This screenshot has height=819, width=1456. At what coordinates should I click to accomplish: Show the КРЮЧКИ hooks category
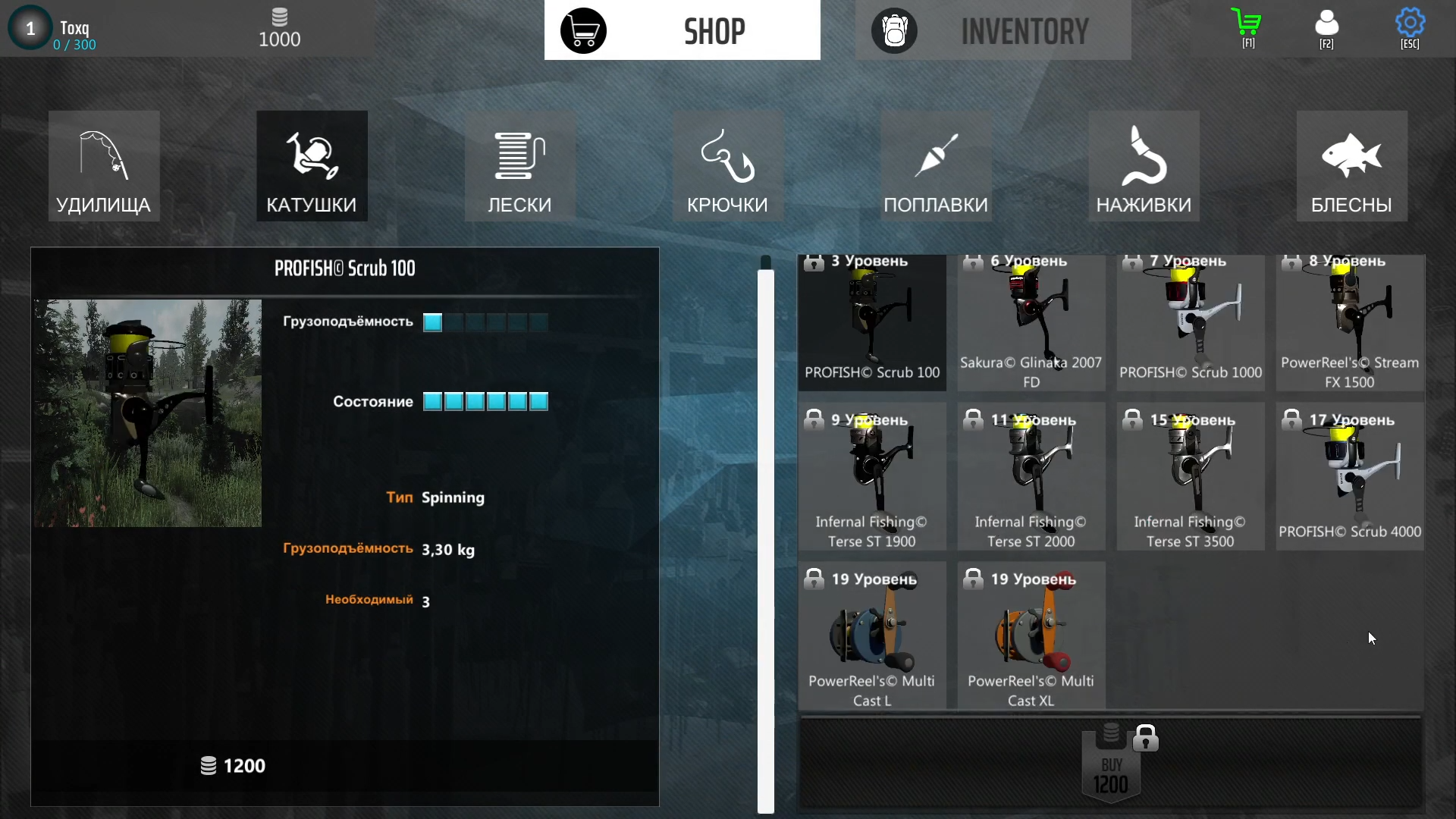[x=727, y=166]
